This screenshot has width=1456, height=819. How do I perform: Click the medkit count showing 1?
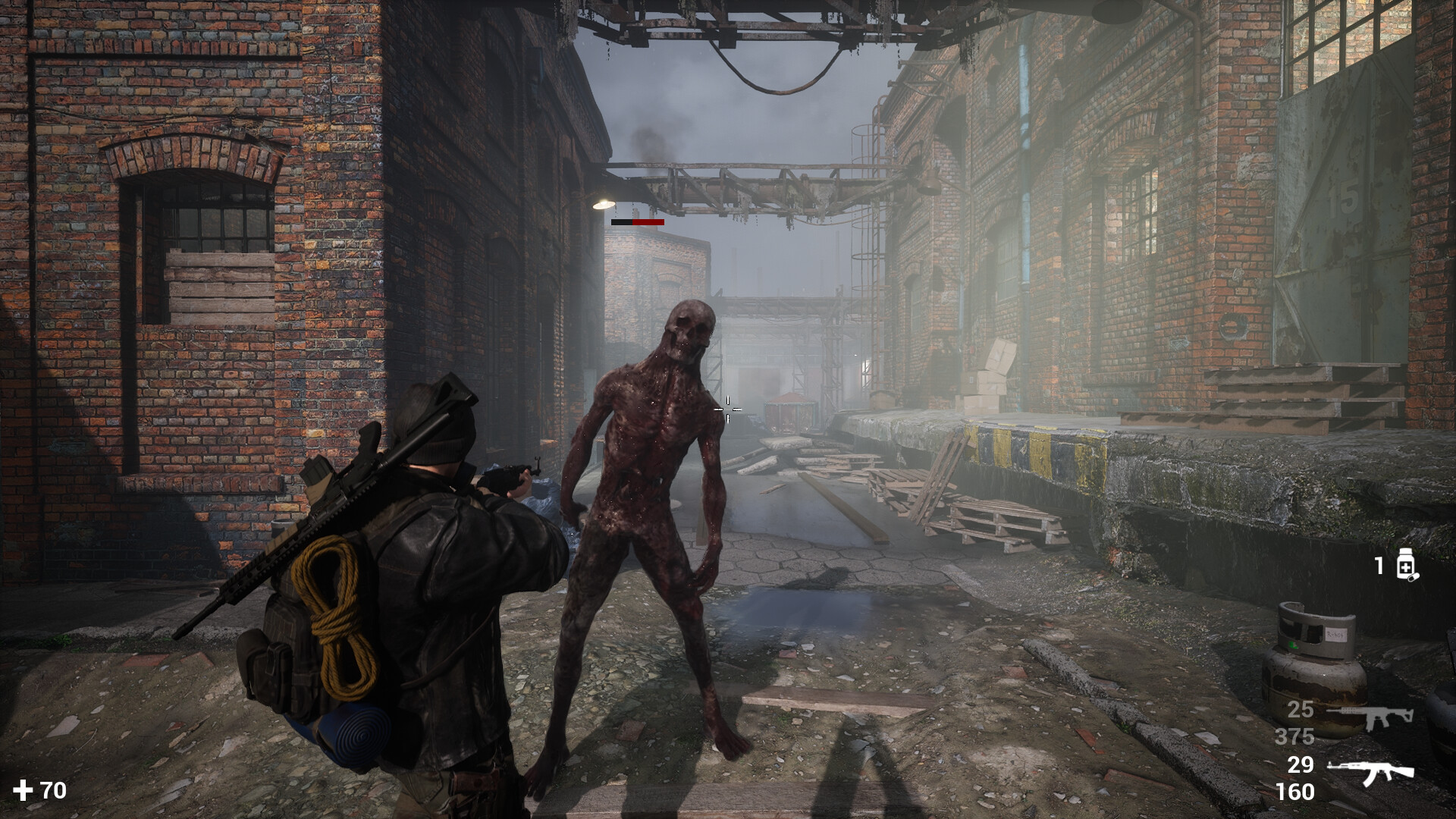pyautogui.click(x=1377, y=566)
